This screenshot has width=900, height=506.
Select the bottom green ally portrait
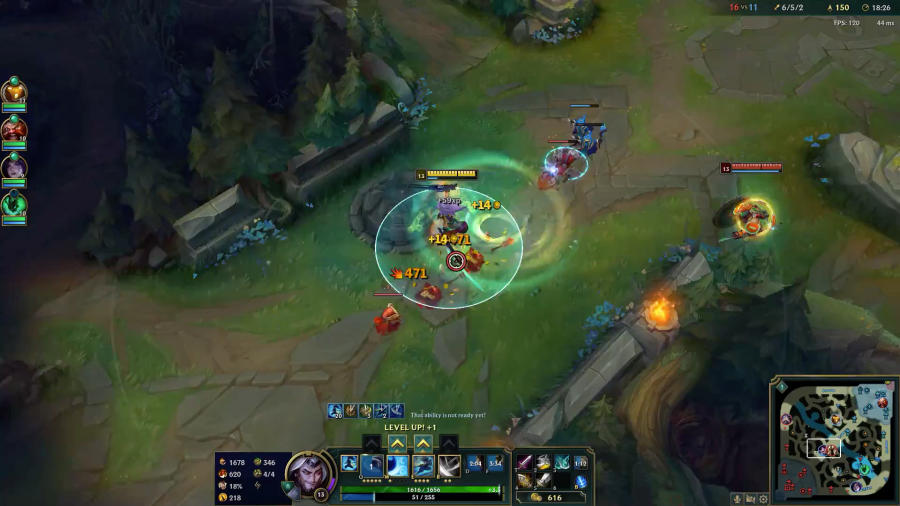(x=14, y=205)
